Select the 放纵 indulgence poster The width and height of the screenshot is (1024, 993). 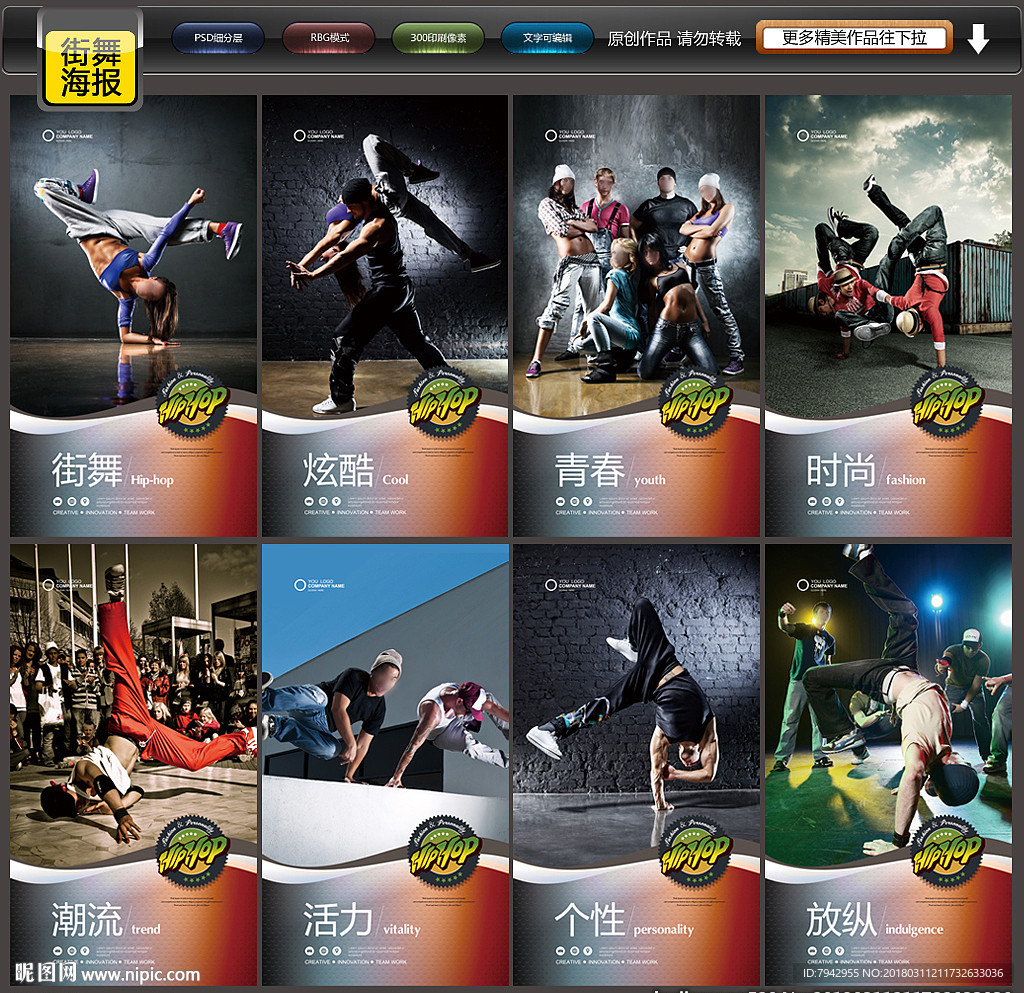(x=888, y=764)
